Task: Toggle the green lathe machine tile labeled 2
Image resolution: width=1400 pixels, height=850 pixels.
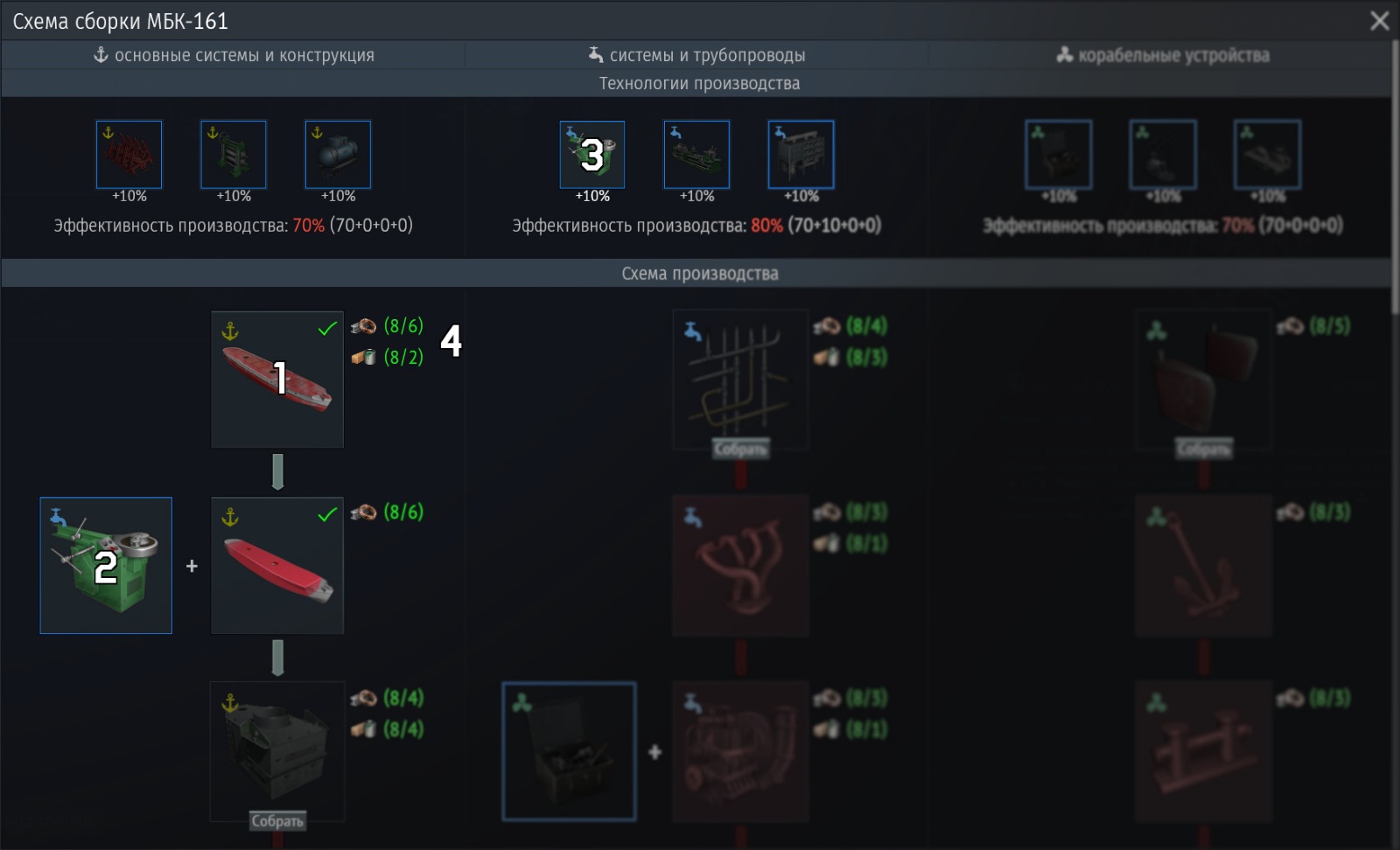Action: click(x=105, y=565)
